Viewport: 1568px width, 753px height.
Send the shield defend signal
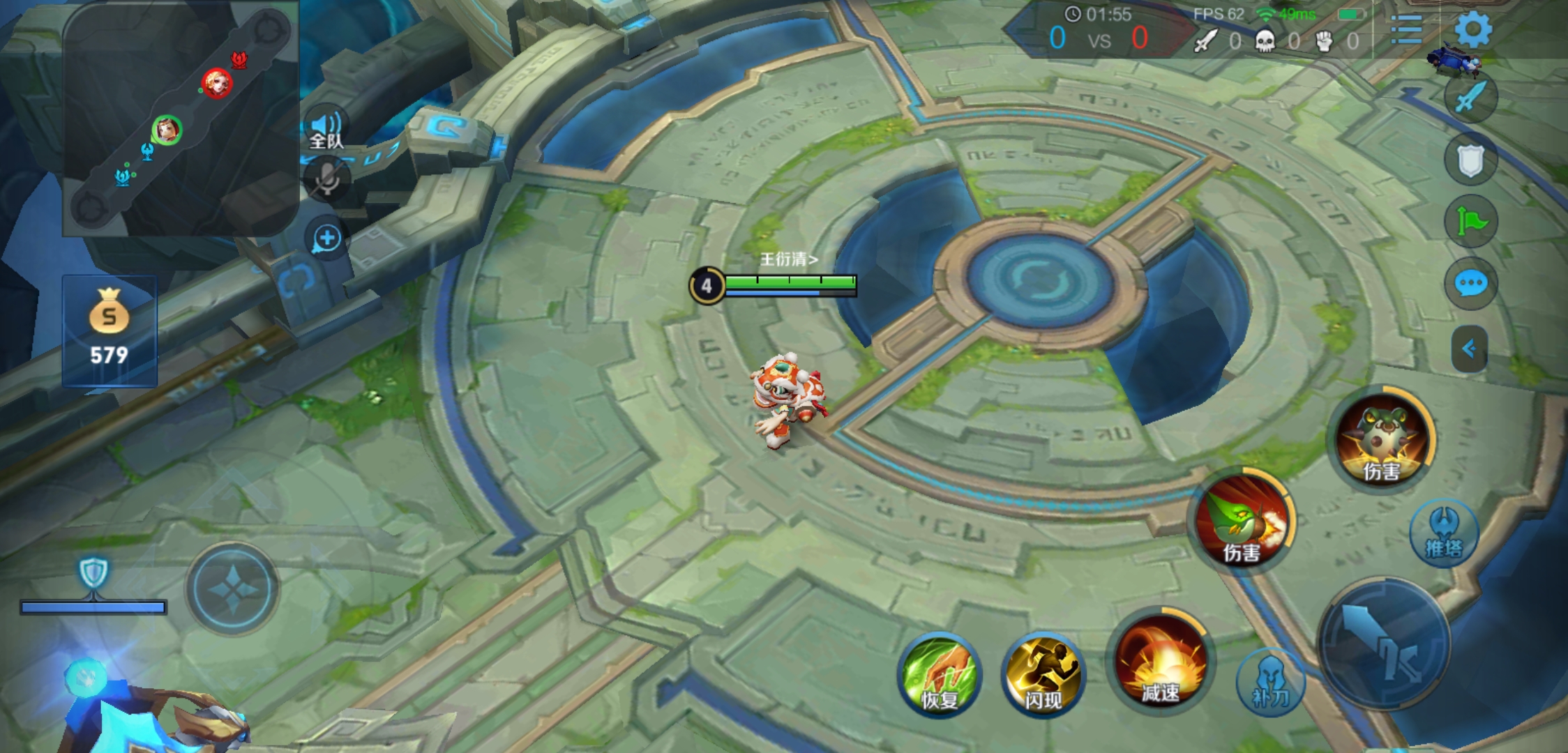[1470, 160]
